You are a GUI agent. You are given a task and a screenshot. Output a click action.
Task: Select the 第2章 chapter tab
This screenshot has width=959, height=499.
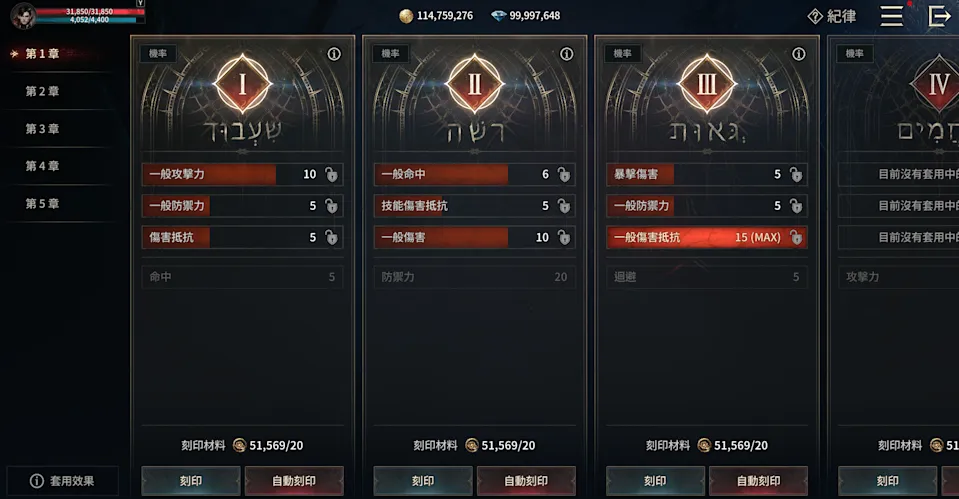pyautogui.click(x=43, y=91)
